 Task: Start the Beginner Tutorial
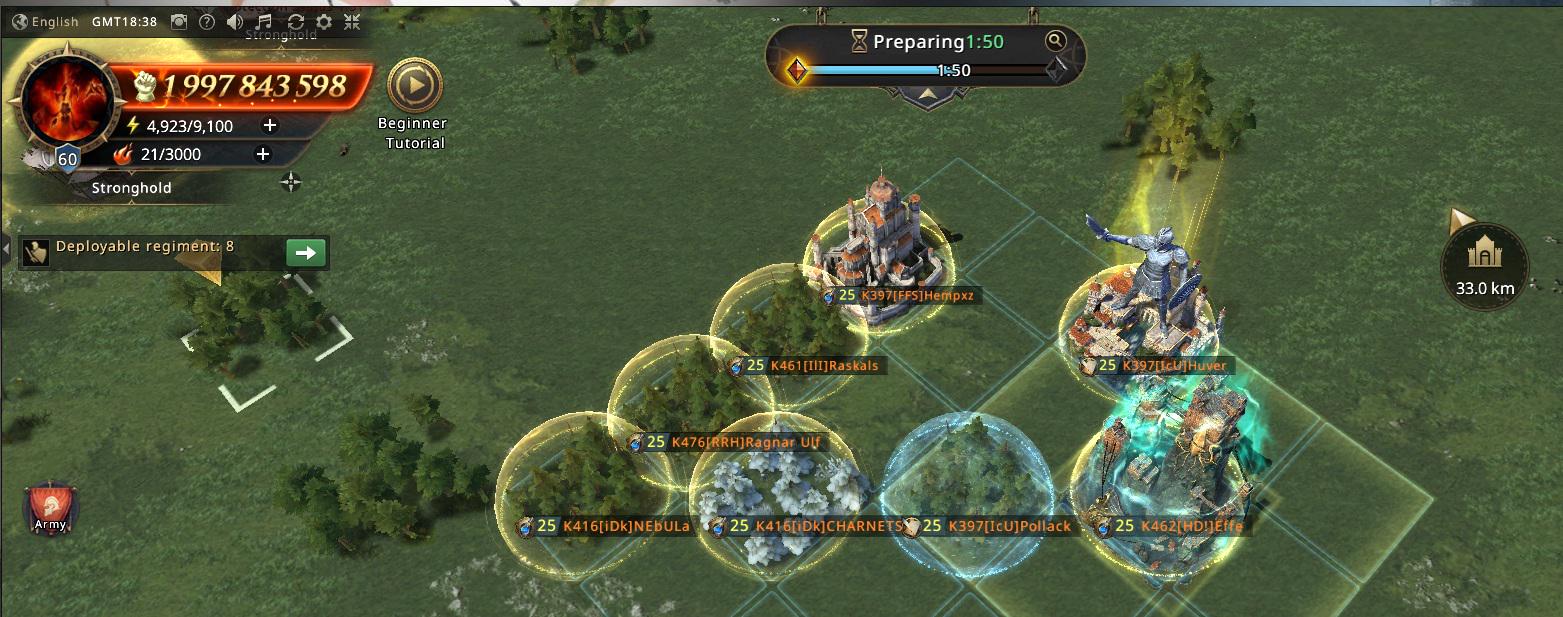pyautogui.click(x=411, y=87)
